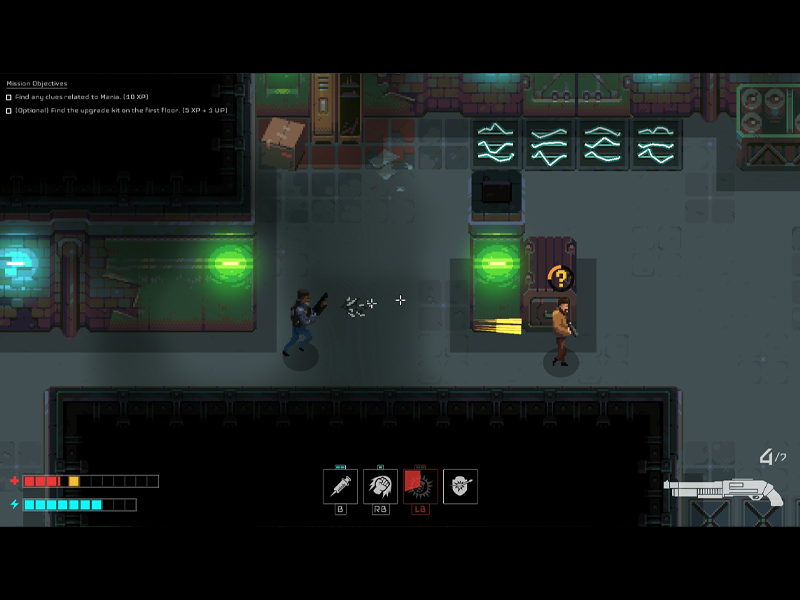800x600 pixels.
Task: Use the syringe healing ability
Action: tap(340, 486)
